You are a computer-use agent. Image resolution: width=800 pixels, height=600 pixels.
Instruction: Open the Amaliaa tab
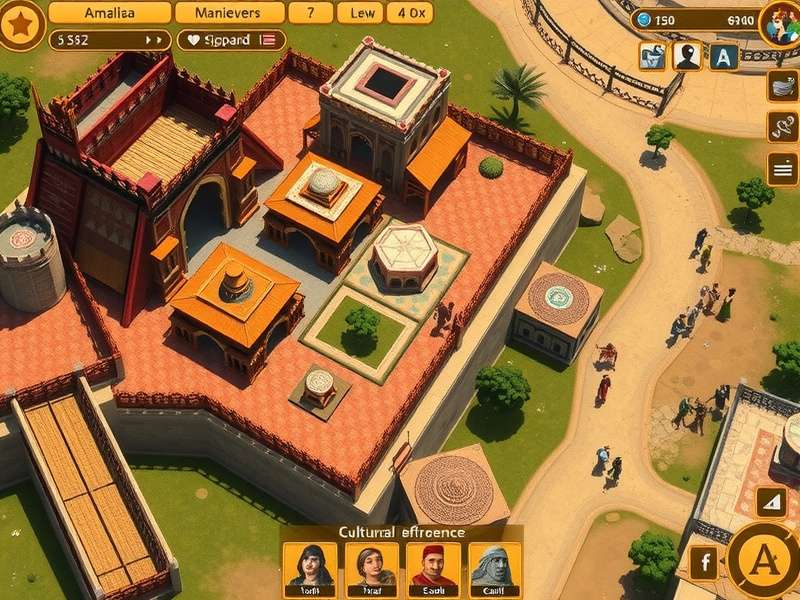point(108,13)
